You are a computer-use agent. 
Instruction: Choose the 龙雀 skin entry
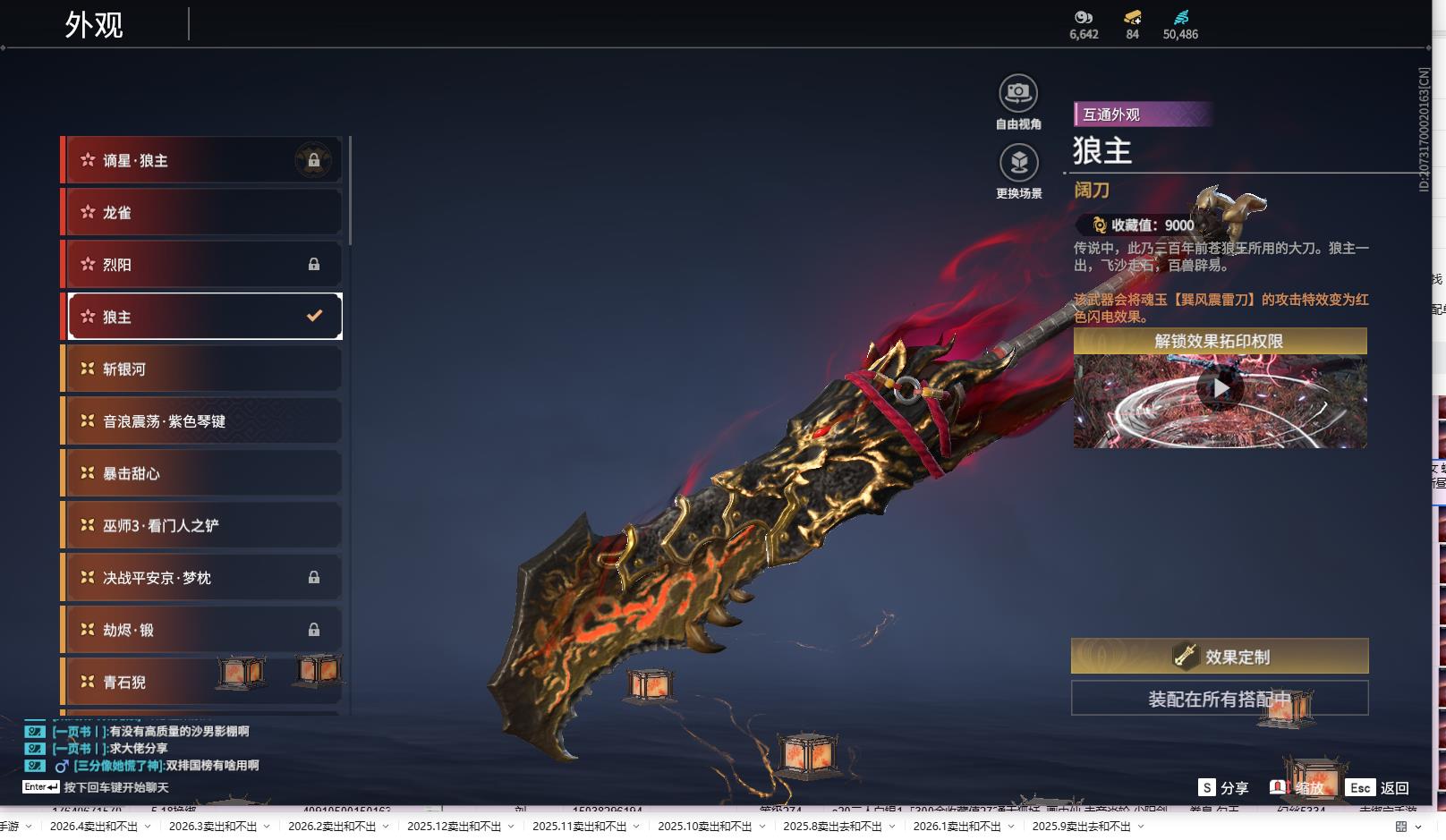pyautogui.click(x=202, y=212)
